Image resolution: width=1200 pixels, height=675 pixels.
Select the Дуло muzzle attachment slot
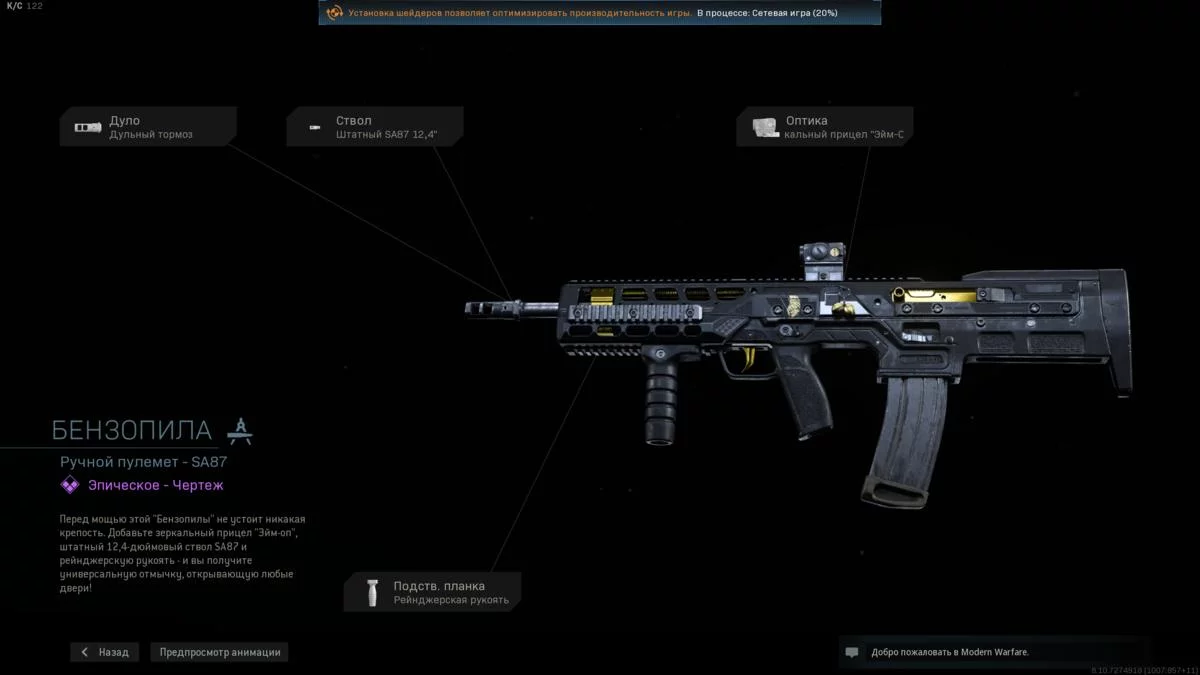[x=148, y=127]
